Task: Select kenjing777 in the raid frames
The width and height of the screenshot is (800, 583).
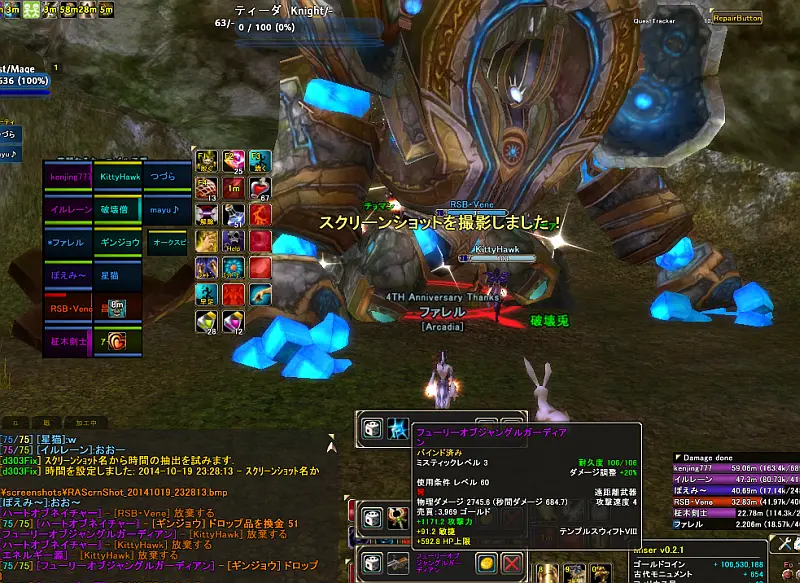Action: [69, 176]
